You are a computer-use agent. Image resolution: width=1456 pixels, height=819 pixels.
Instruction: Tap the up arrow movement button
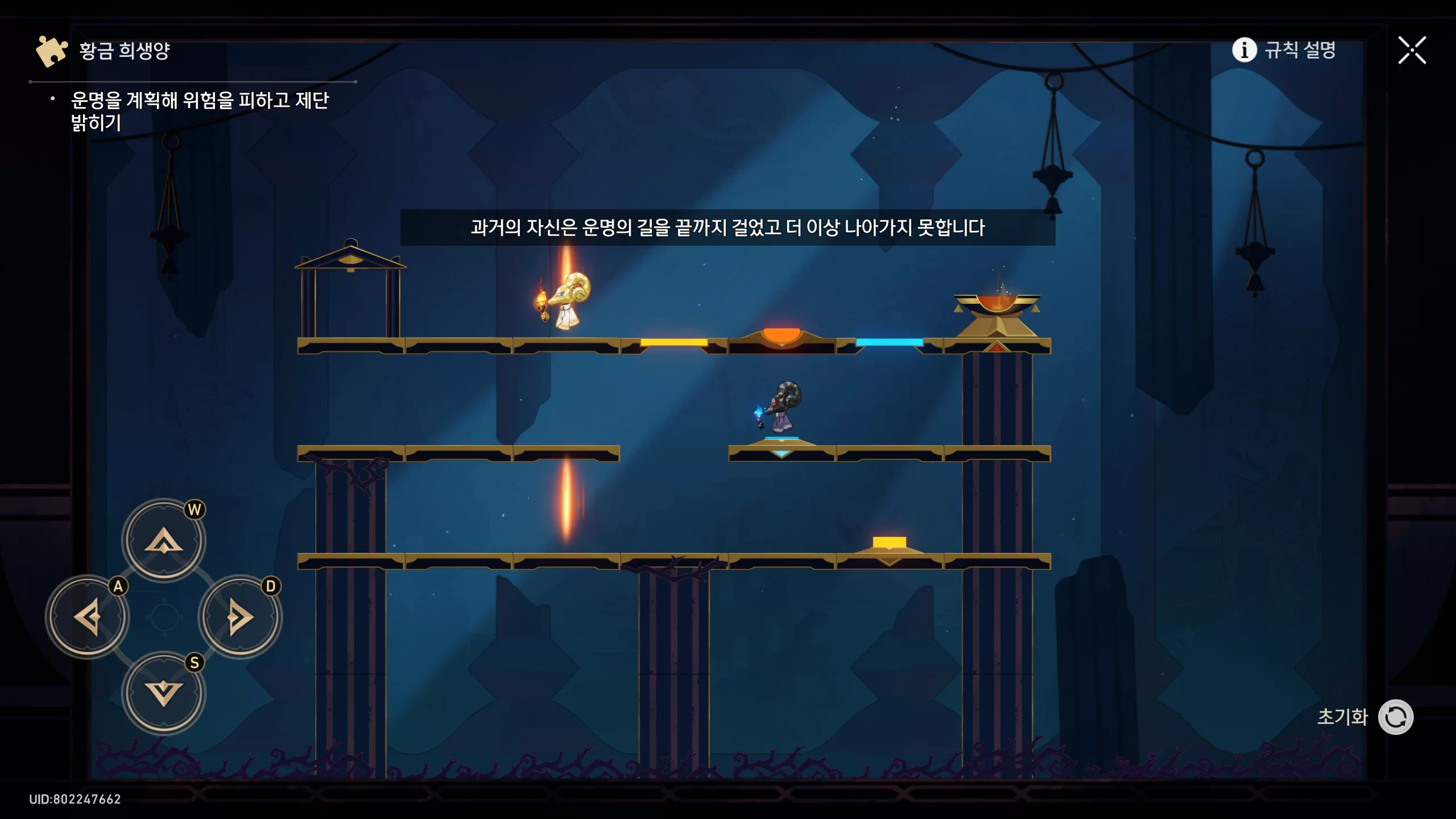coord(164,540)
